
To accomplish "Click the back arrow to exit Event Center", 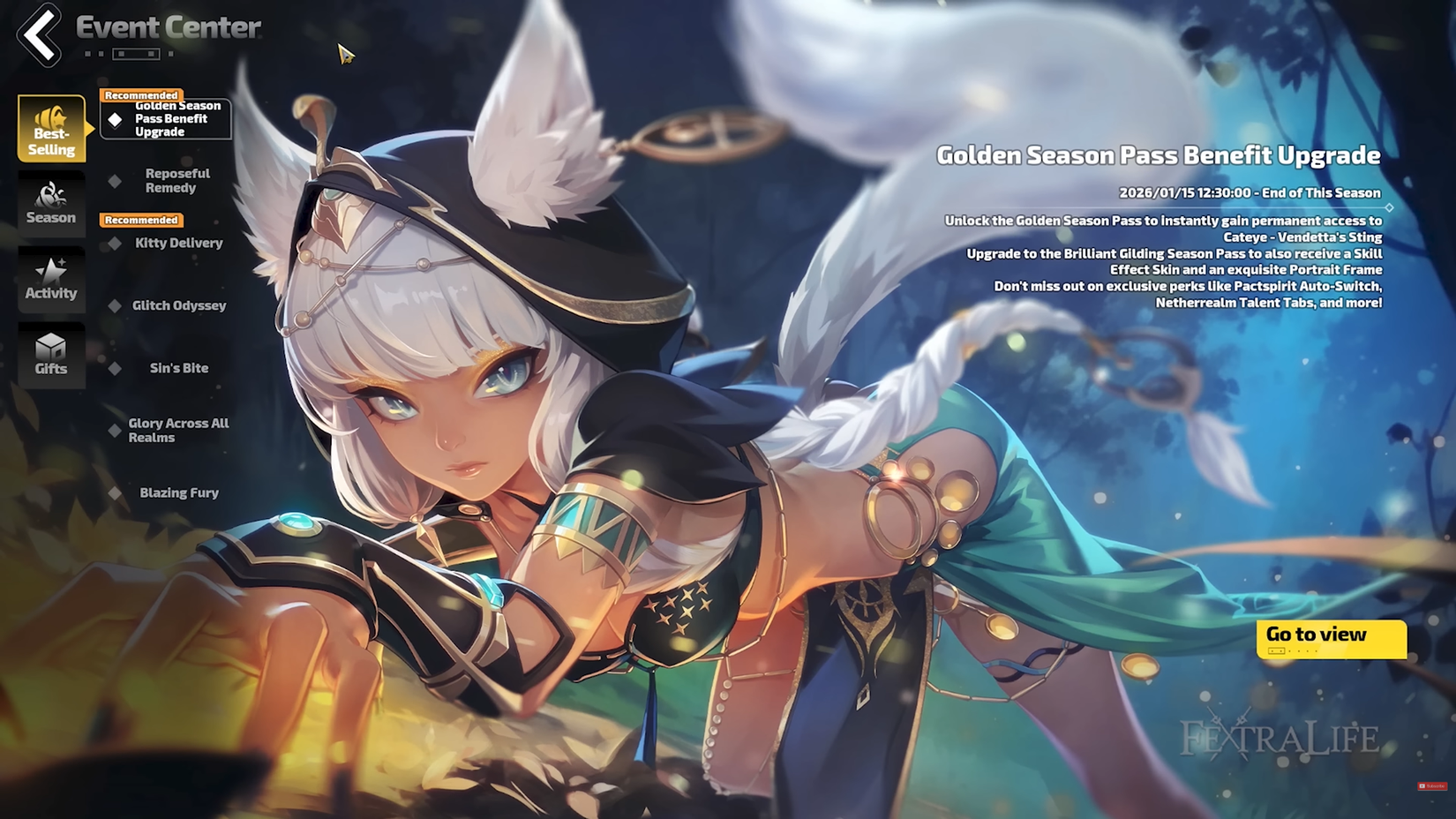I will pyautogui.click(x=37, y=37).
